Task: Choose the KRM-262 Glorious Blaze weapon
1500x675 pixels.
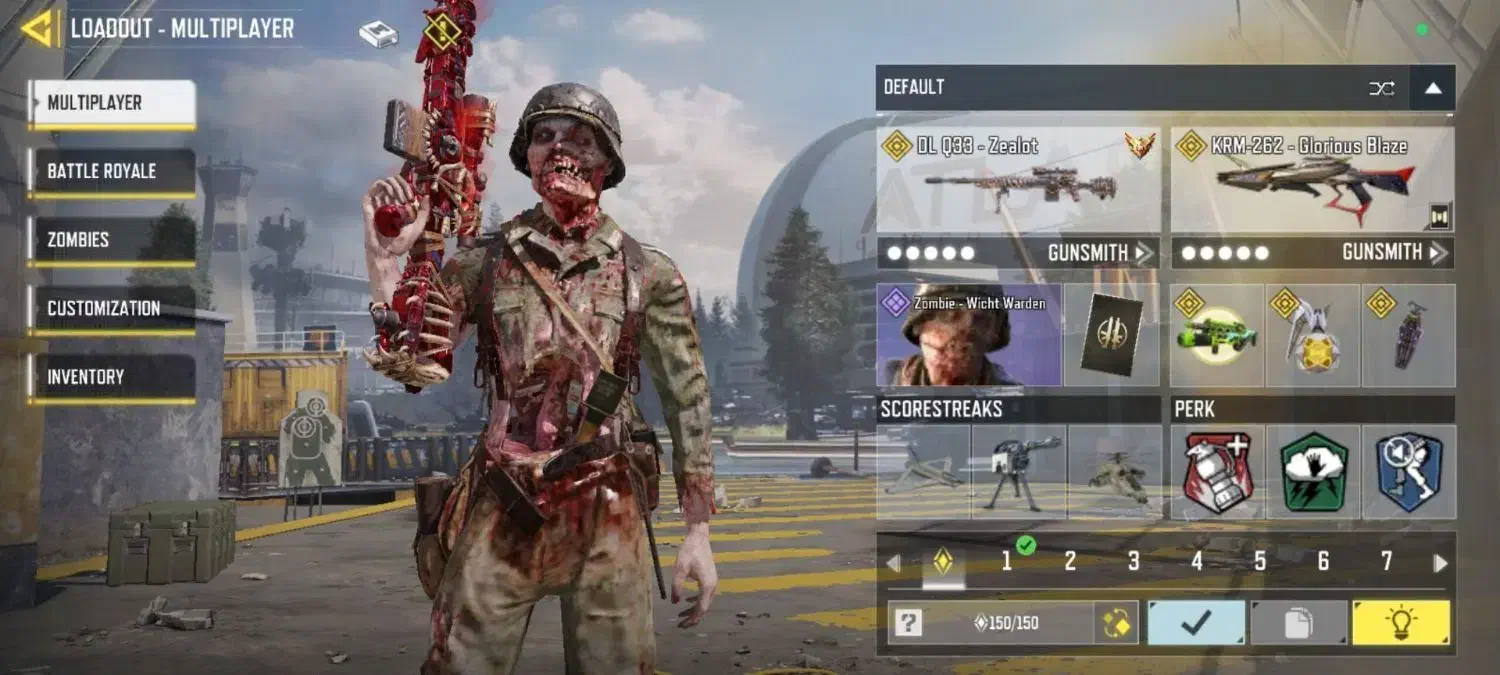Action: click(x=1312, y=180)
